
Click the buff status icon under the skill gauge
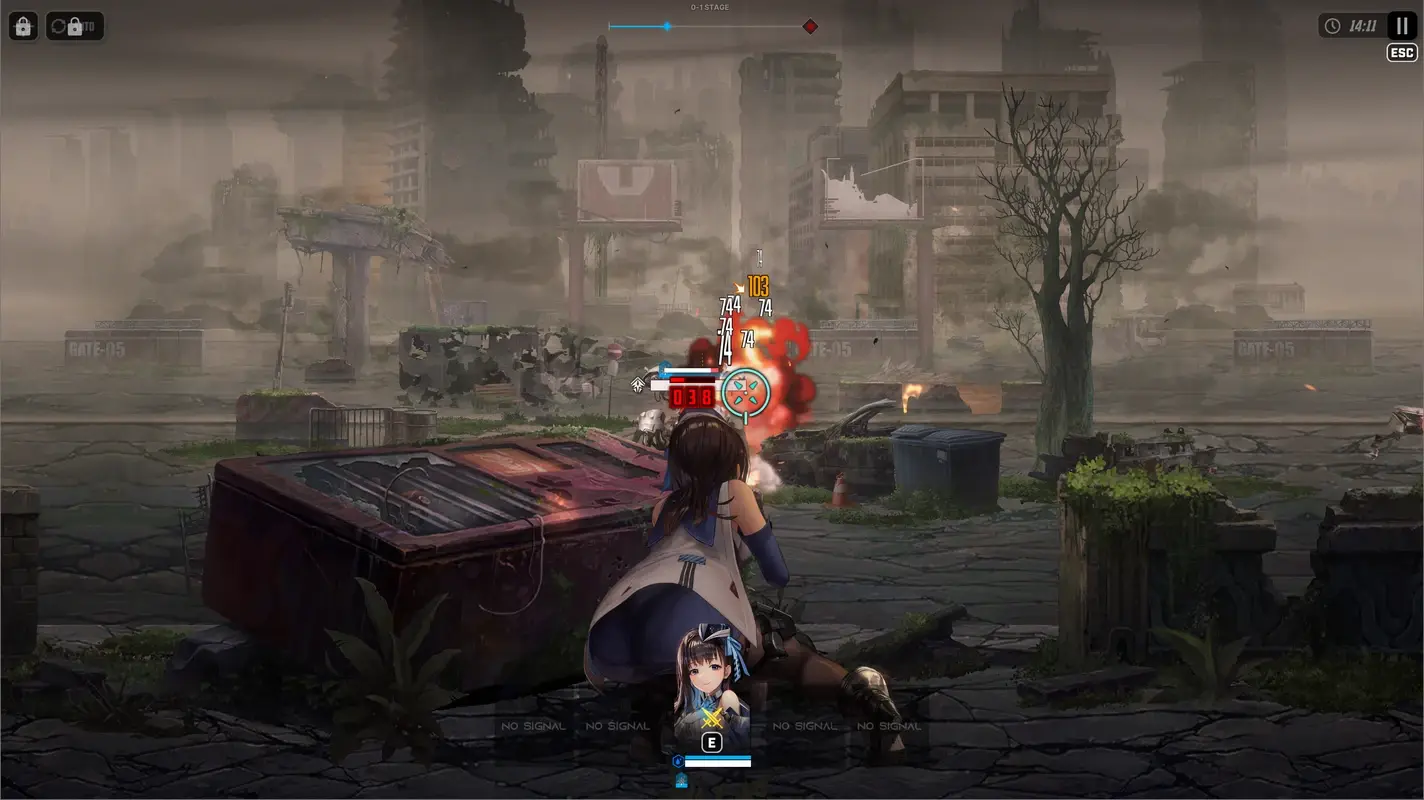coord(681,779)
